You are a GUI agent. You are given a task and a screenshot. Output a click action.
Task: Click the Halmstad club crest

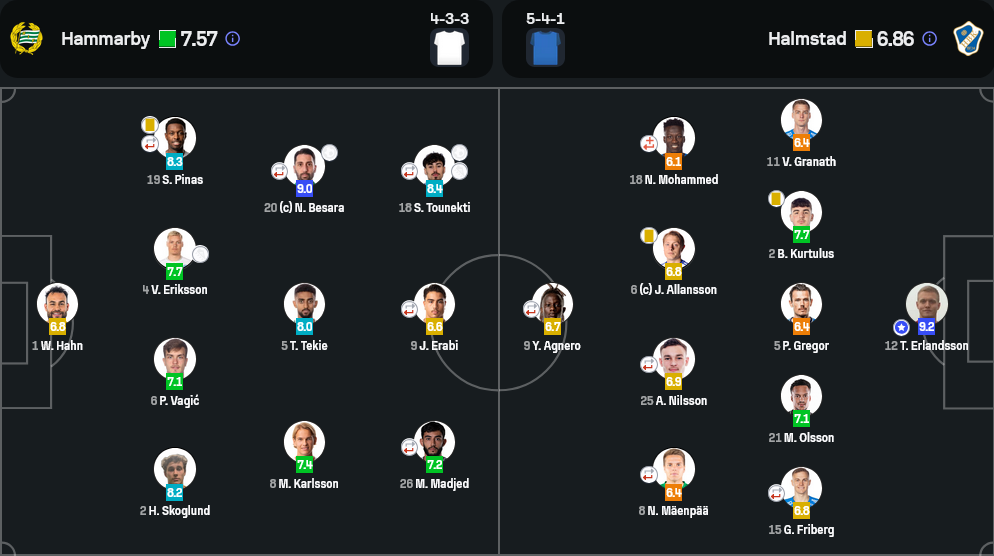point(968,39)
